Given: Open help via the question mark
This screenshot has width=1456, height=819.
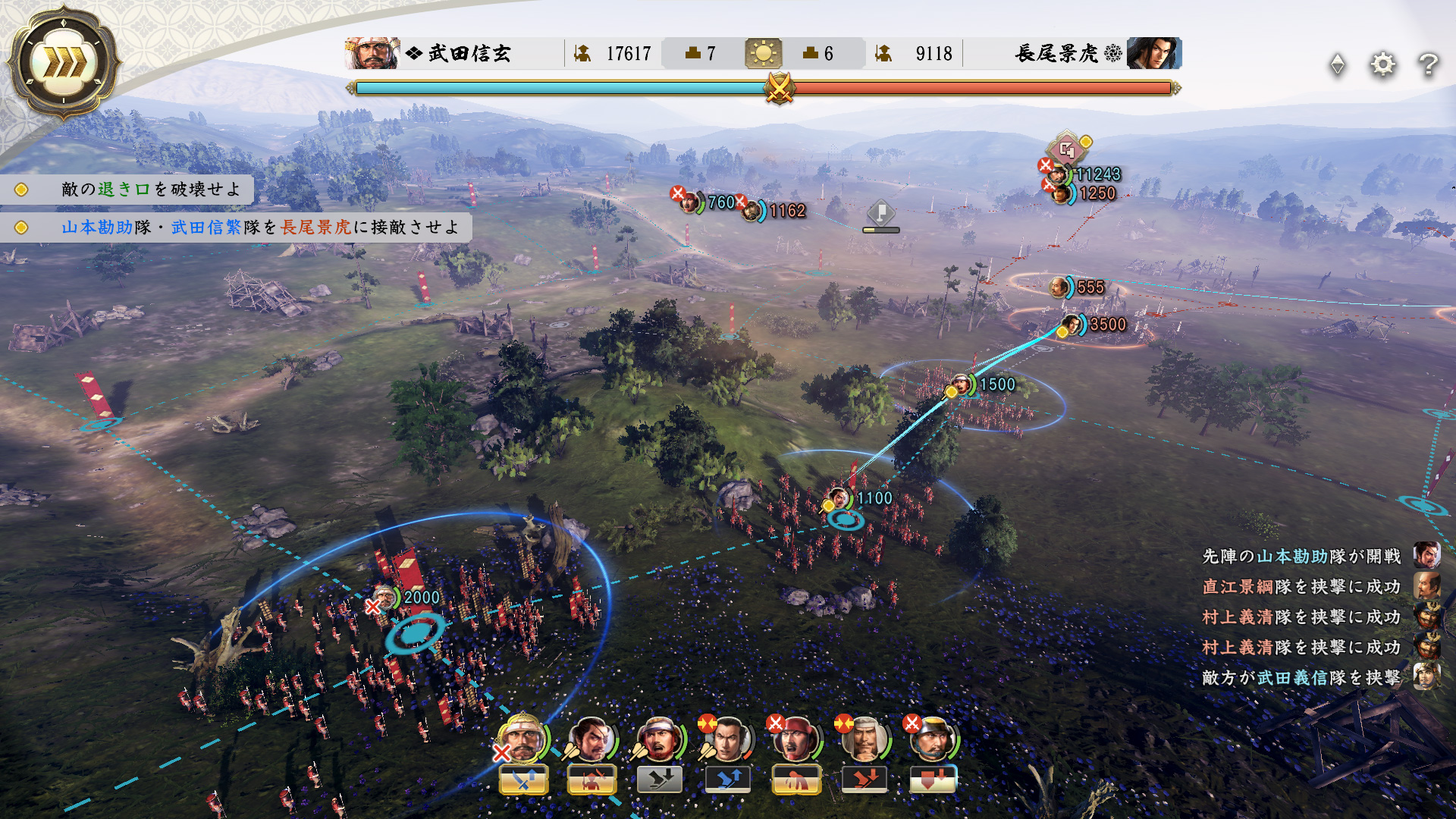Looking at the screenshot, I should [x=1428, y=64].
